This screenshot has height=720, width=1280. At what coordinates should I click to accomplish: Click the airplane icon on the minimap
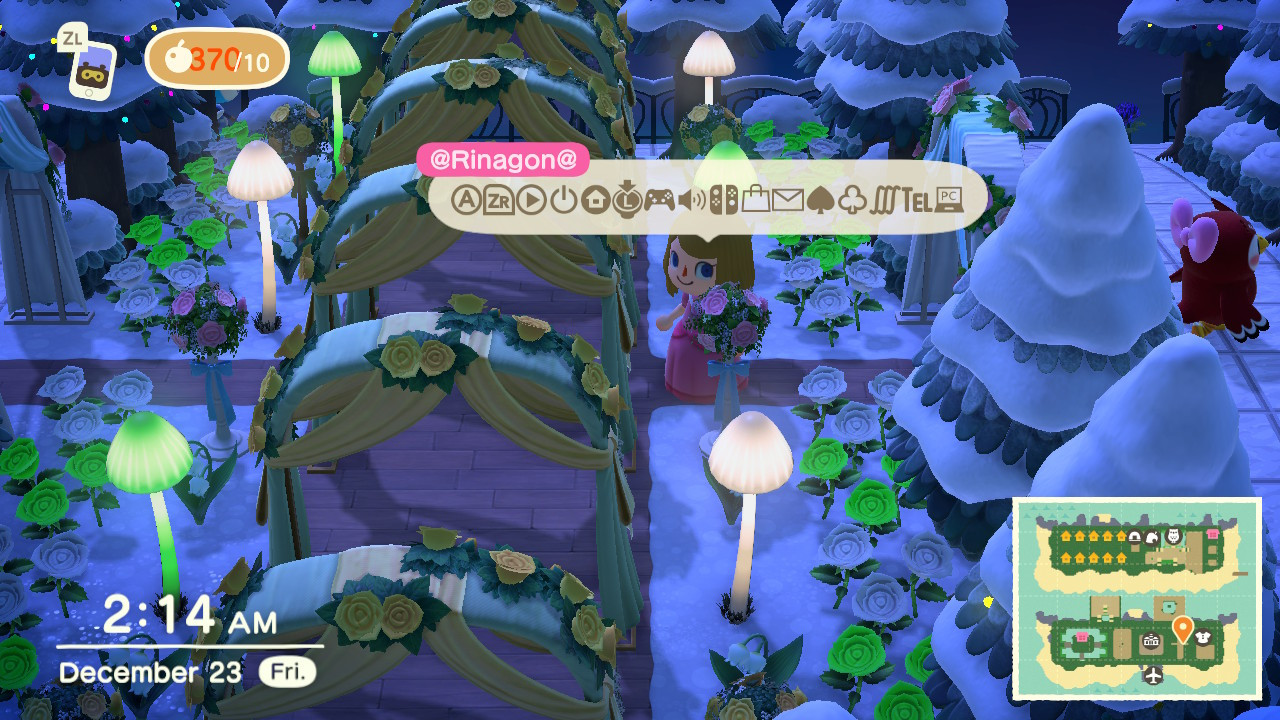[x=1155, y=674]
